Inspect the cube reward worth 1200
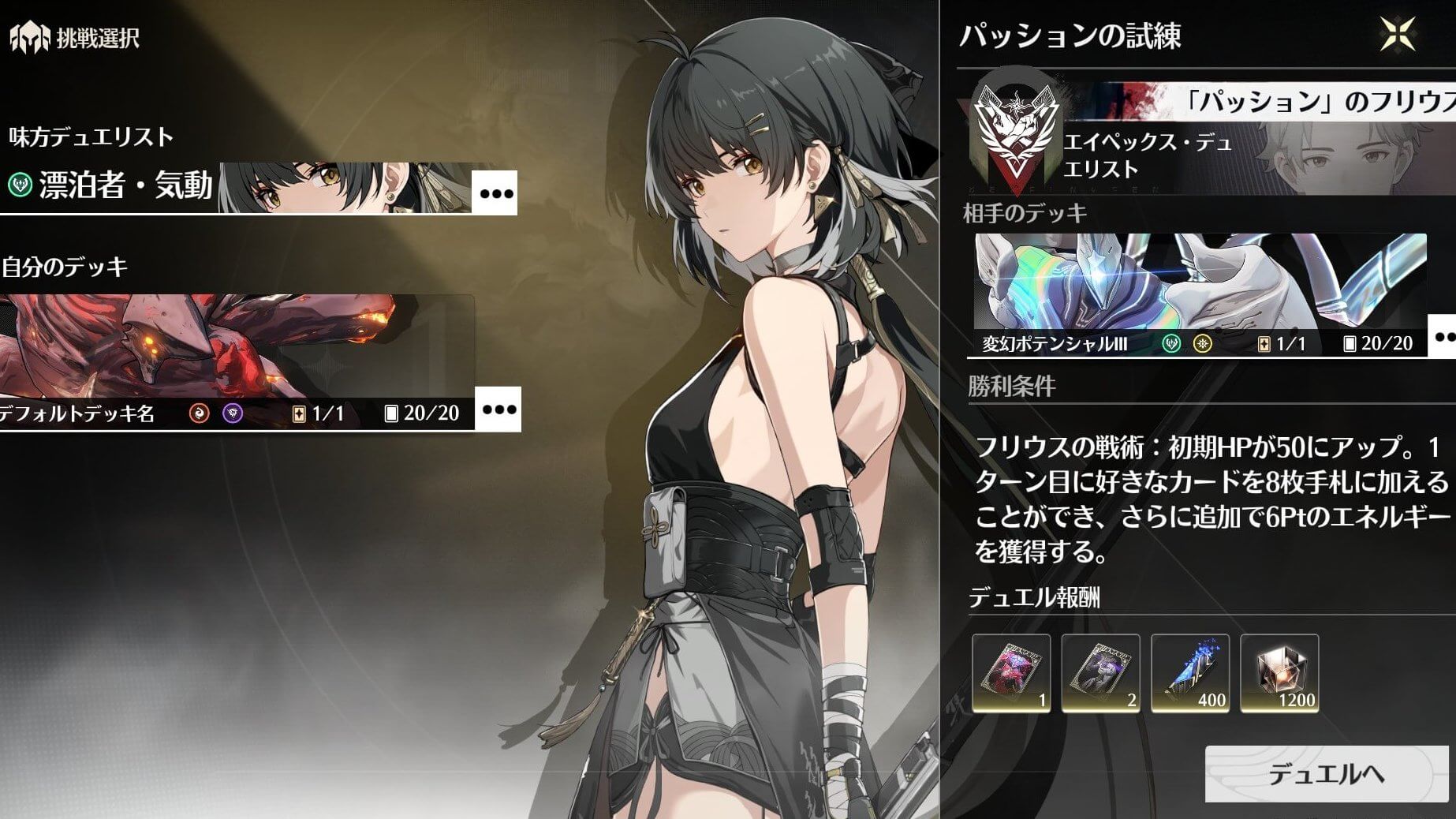 (x=1279, y=673)
